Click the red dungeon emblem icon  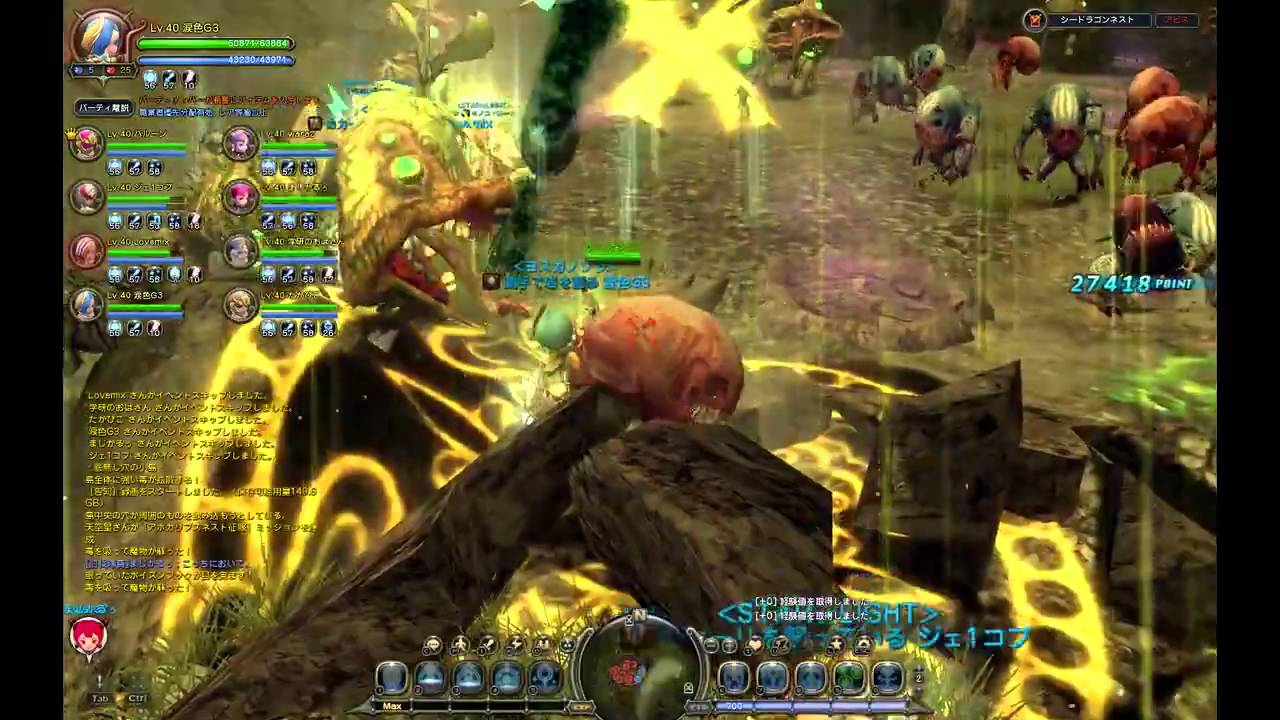1035,20
